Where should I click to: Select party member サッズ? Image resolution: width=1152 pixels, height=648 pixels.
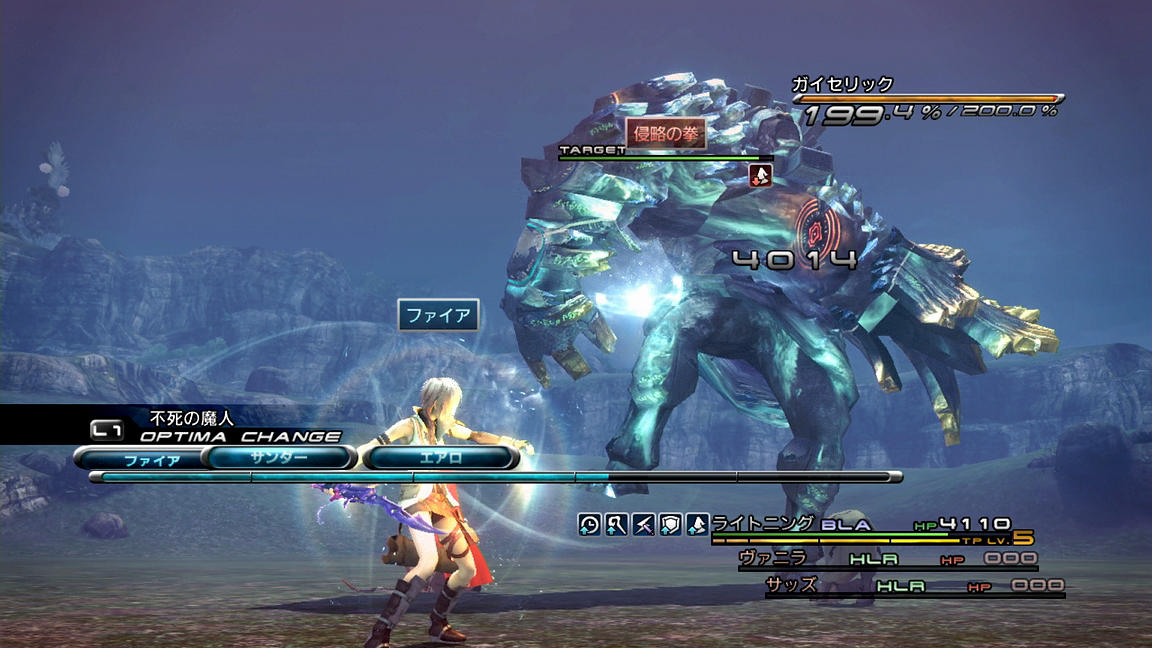792,585
